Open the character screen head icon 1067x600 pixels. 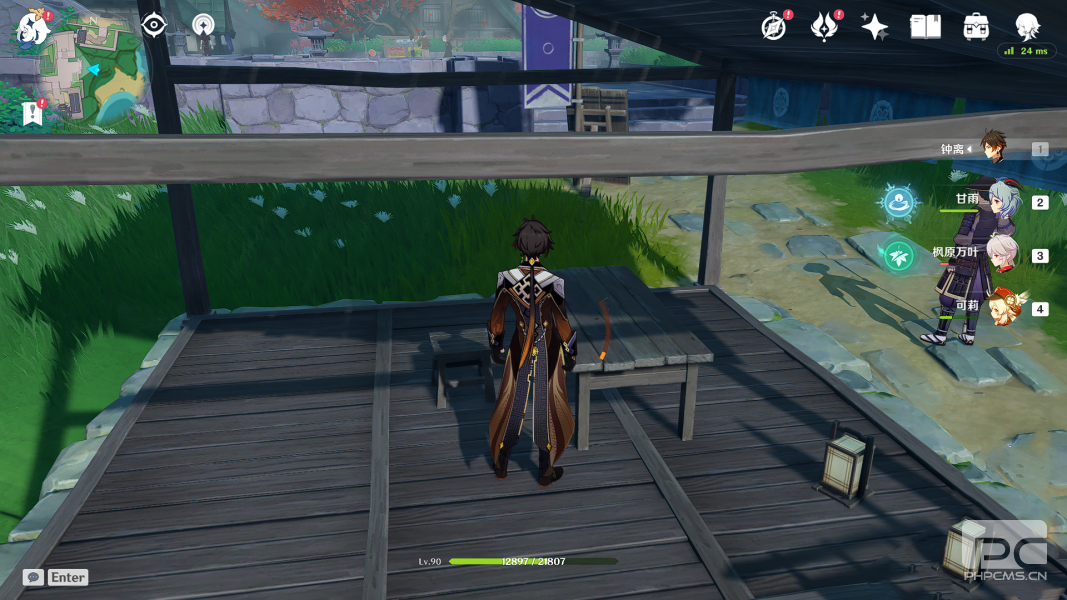[x=1027, y=26]
